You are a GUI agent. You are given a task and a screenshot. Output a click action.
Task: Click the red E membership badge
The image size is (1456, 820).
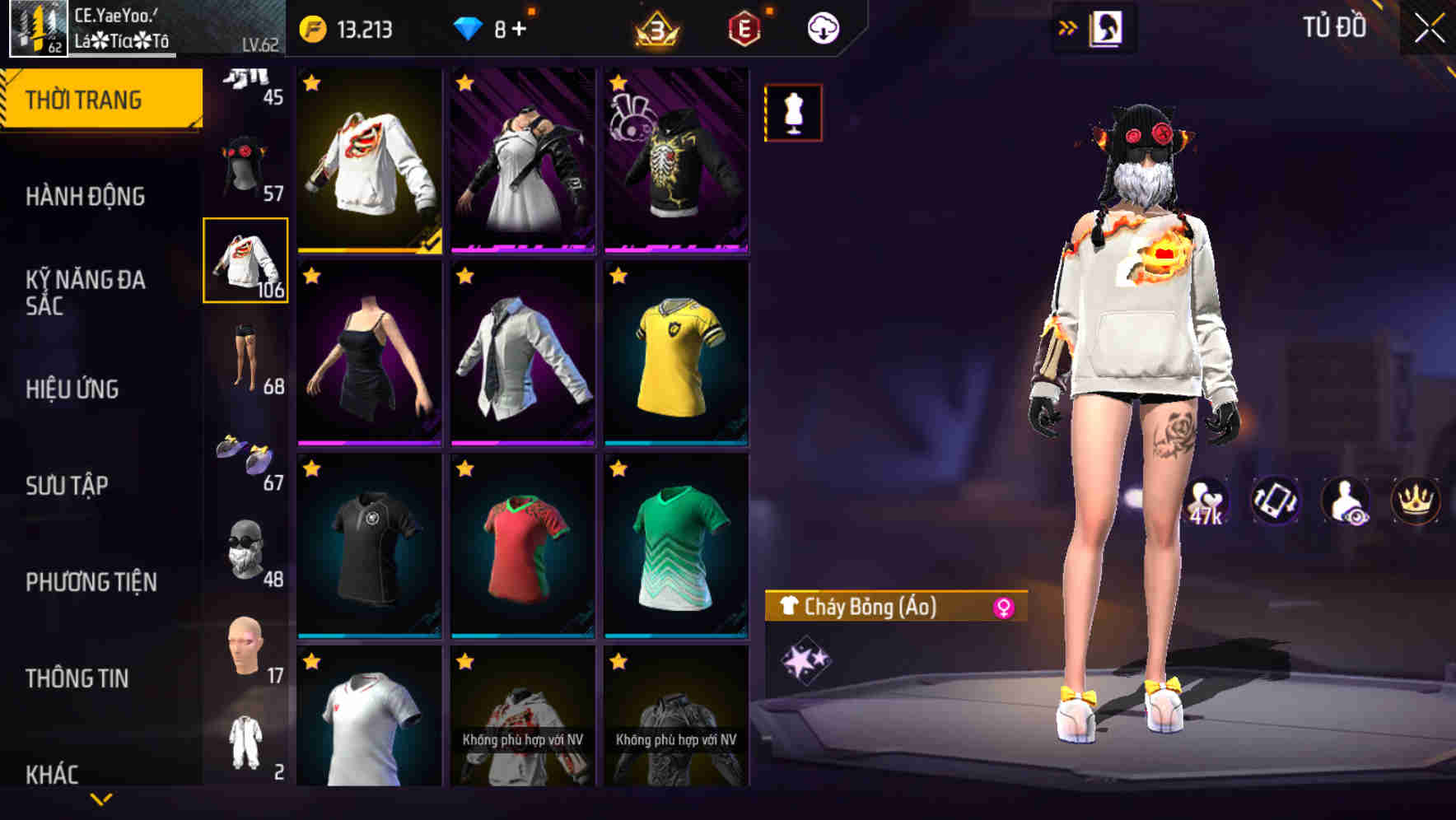click(744, 26)
